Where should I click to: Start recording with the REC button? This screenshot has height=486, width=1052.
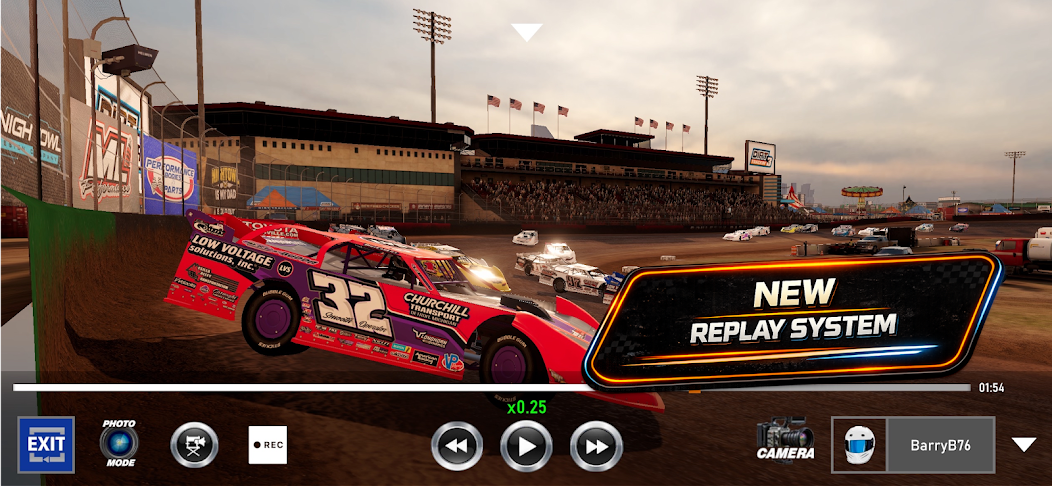268,445
